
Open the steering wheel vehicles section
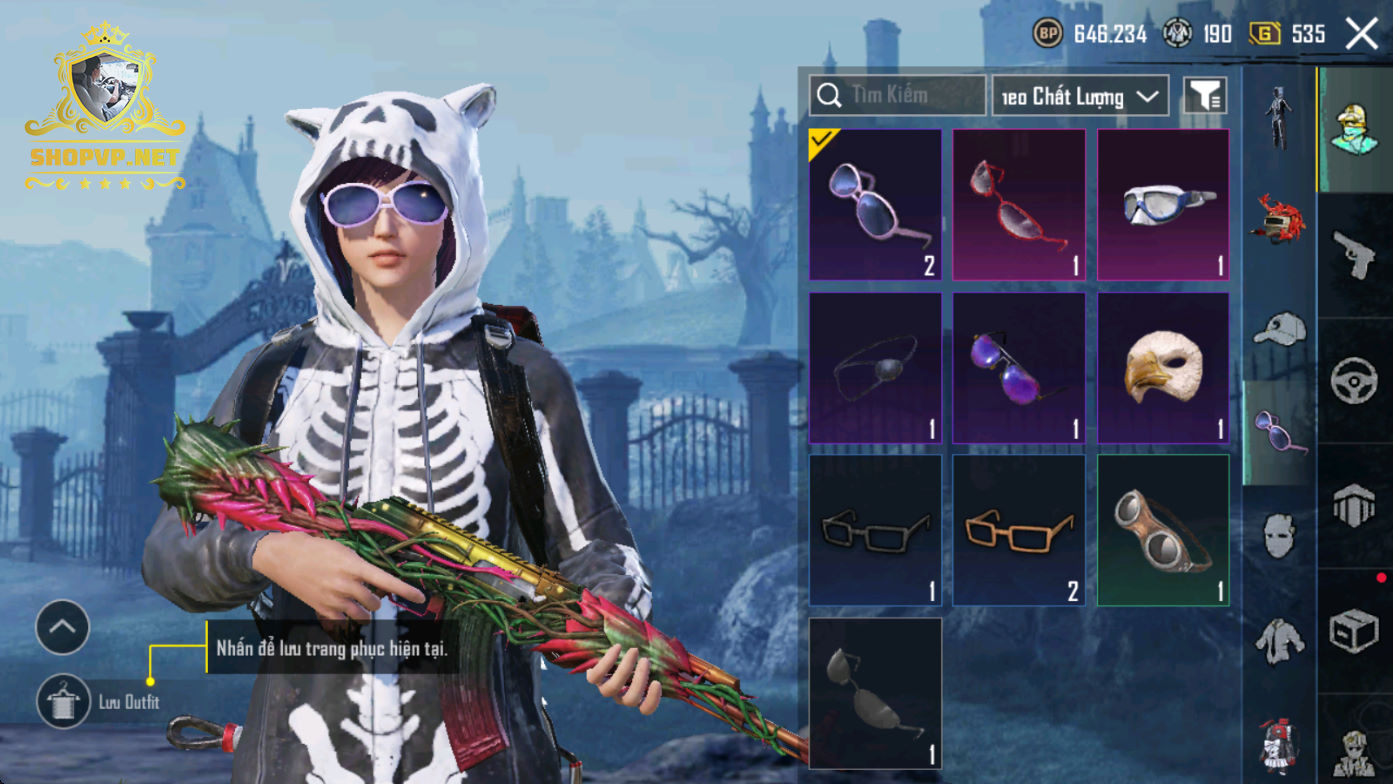click(x=1355, y=380)
